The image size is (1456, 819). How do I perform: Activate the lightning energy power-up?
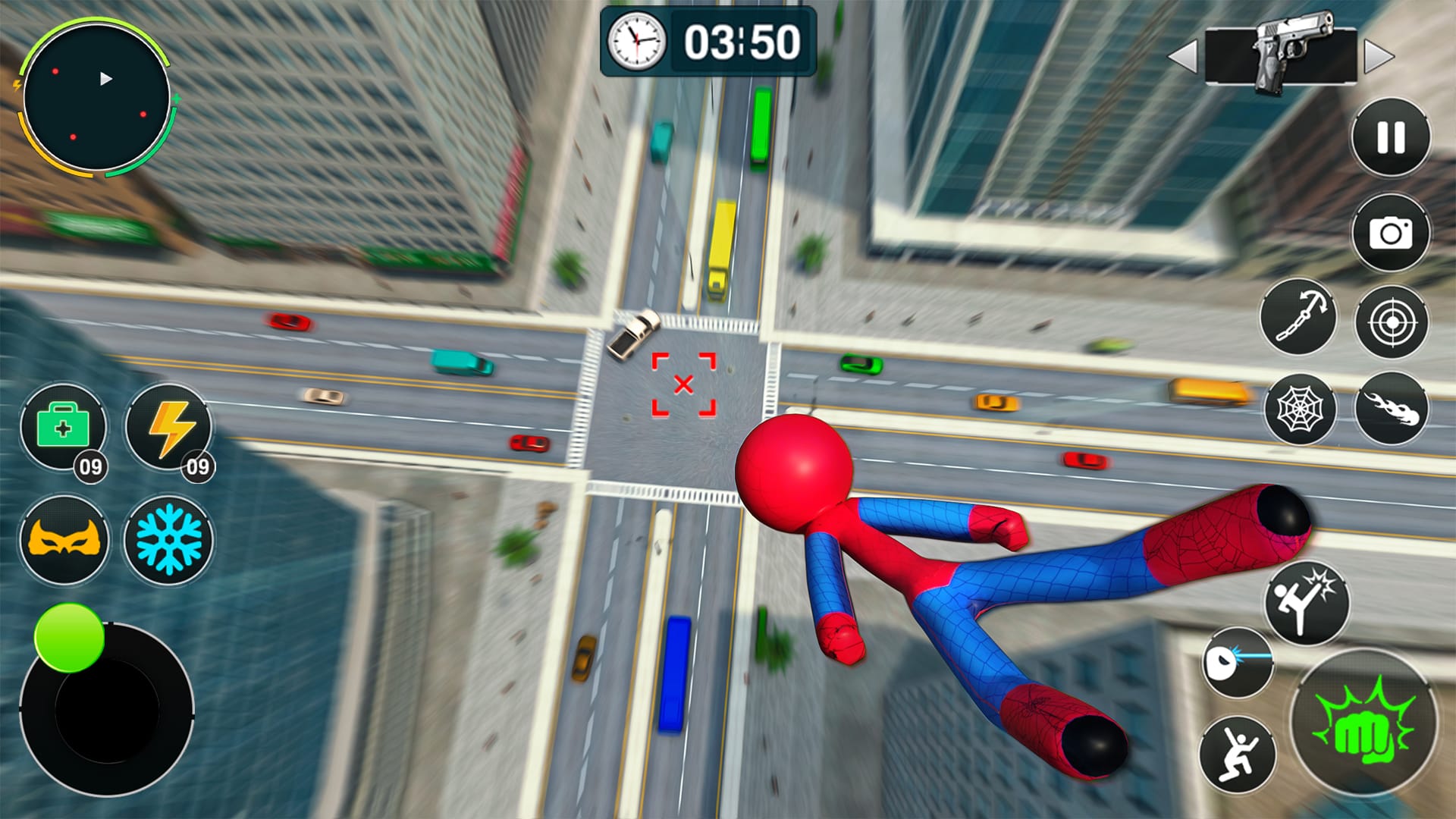168,428
